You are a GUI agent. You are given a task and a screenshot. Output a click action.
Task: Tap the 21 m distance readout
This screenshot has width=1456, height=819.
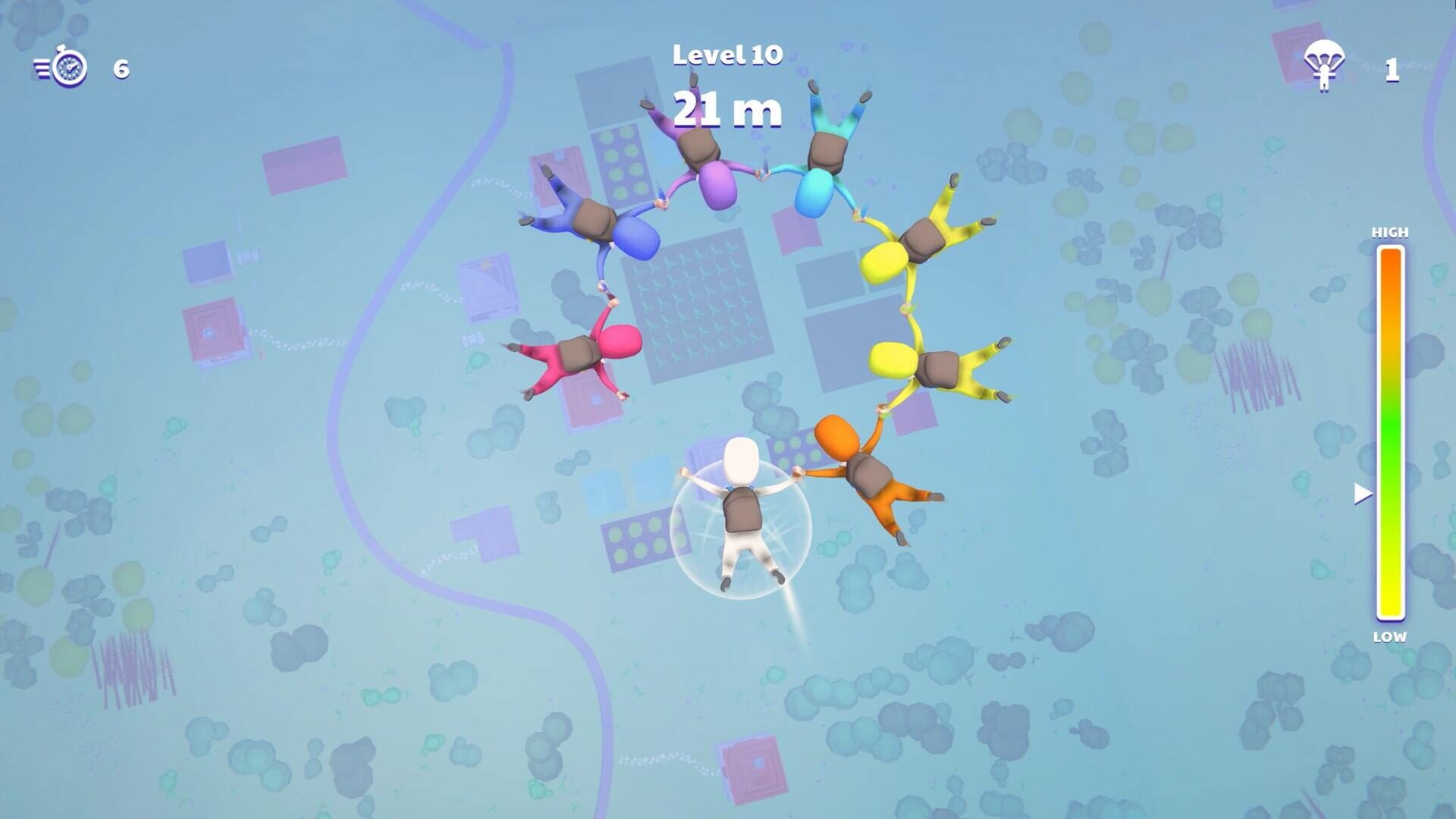point(726,110)
